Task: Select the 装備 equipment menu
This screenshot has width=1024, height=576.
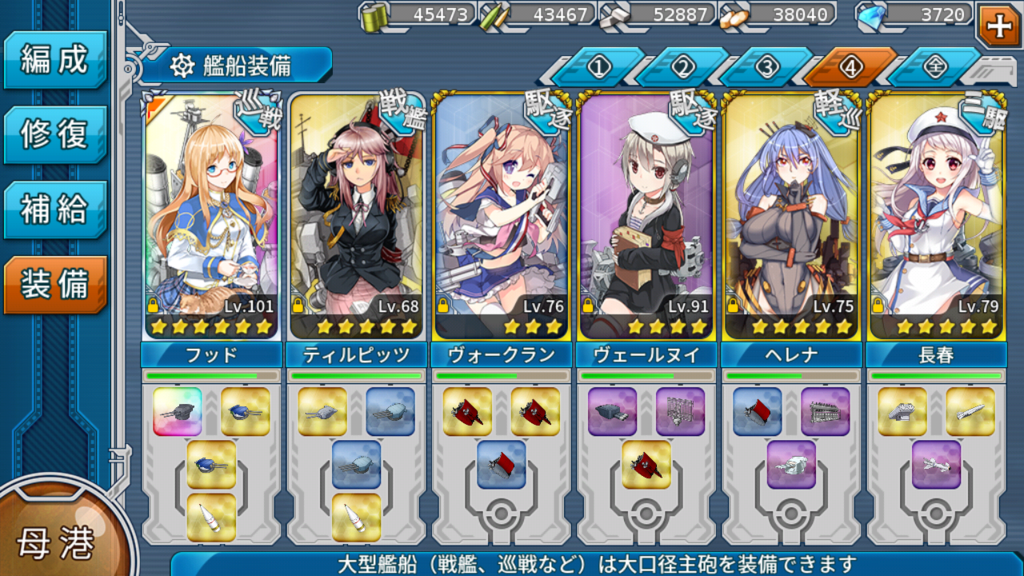Action: coord(54,284)
